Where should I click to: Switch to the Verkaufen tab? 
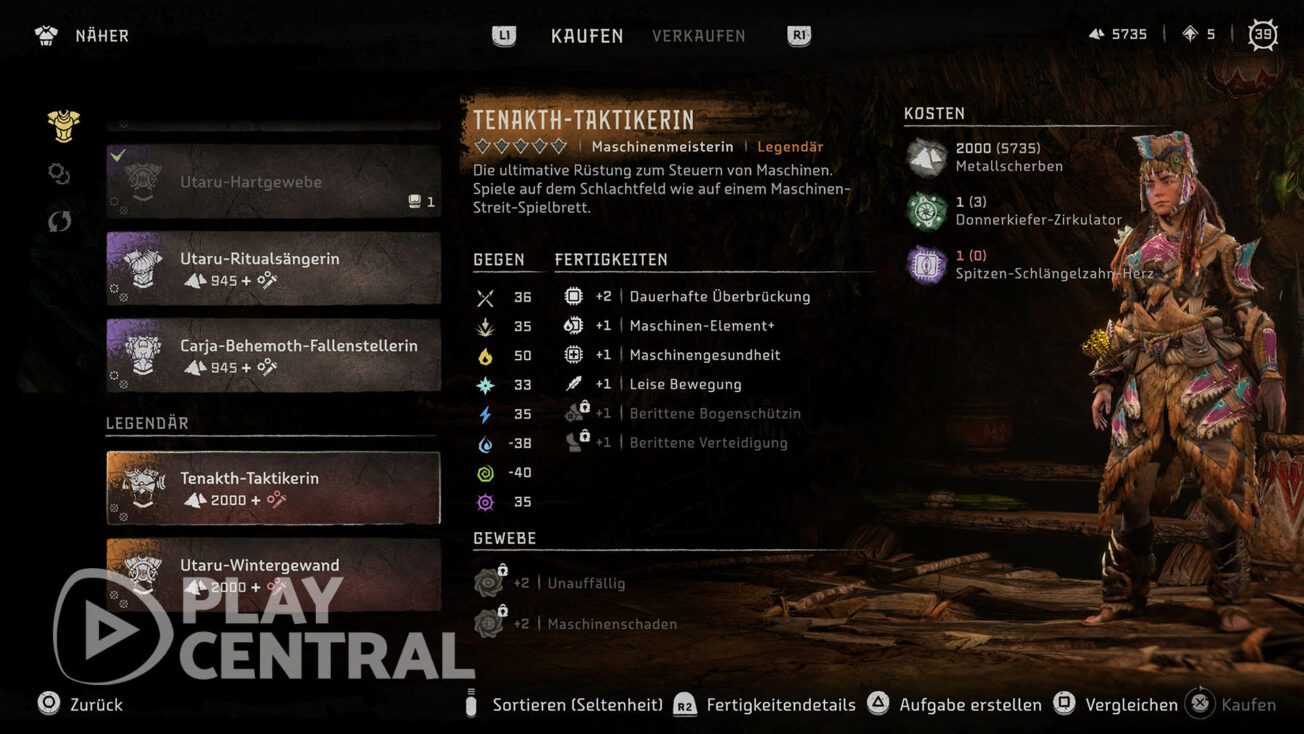click(699, 36)
